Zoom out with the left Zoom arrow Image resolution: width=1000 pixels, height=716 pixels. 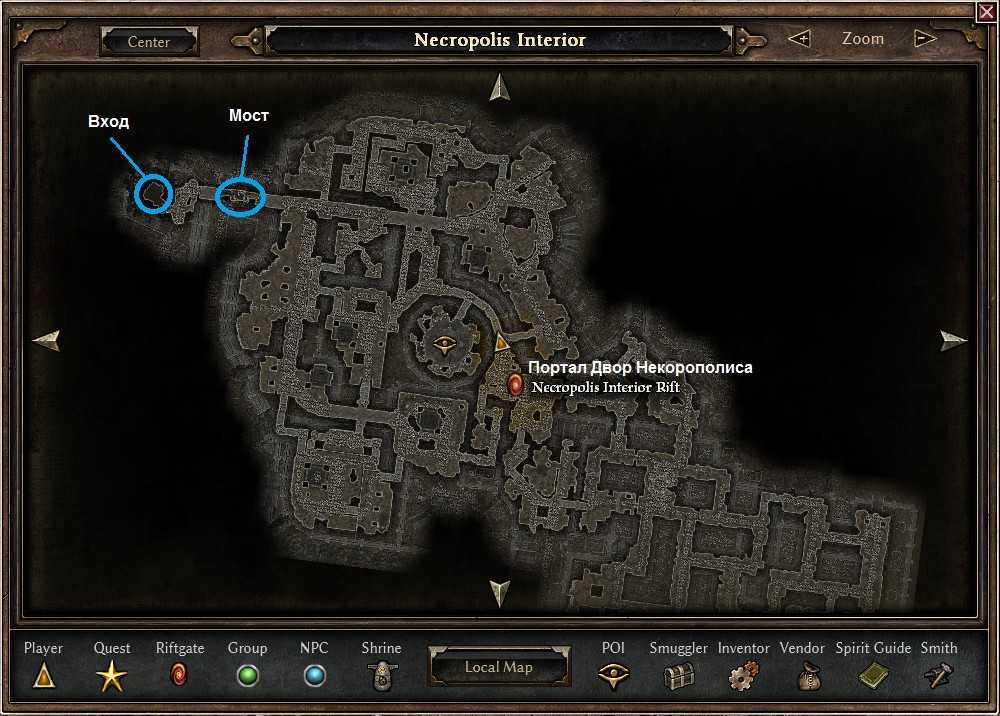click(x=799, y=39)
